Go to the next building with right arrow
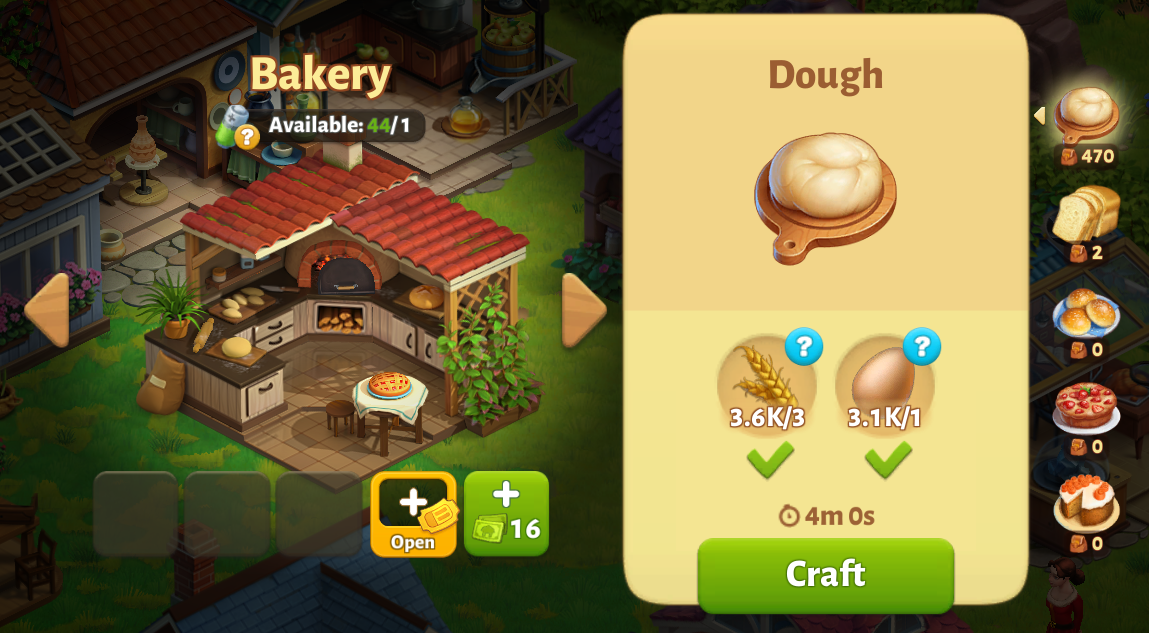This screenshot has height=633, width=1149. tap(583, 310)
